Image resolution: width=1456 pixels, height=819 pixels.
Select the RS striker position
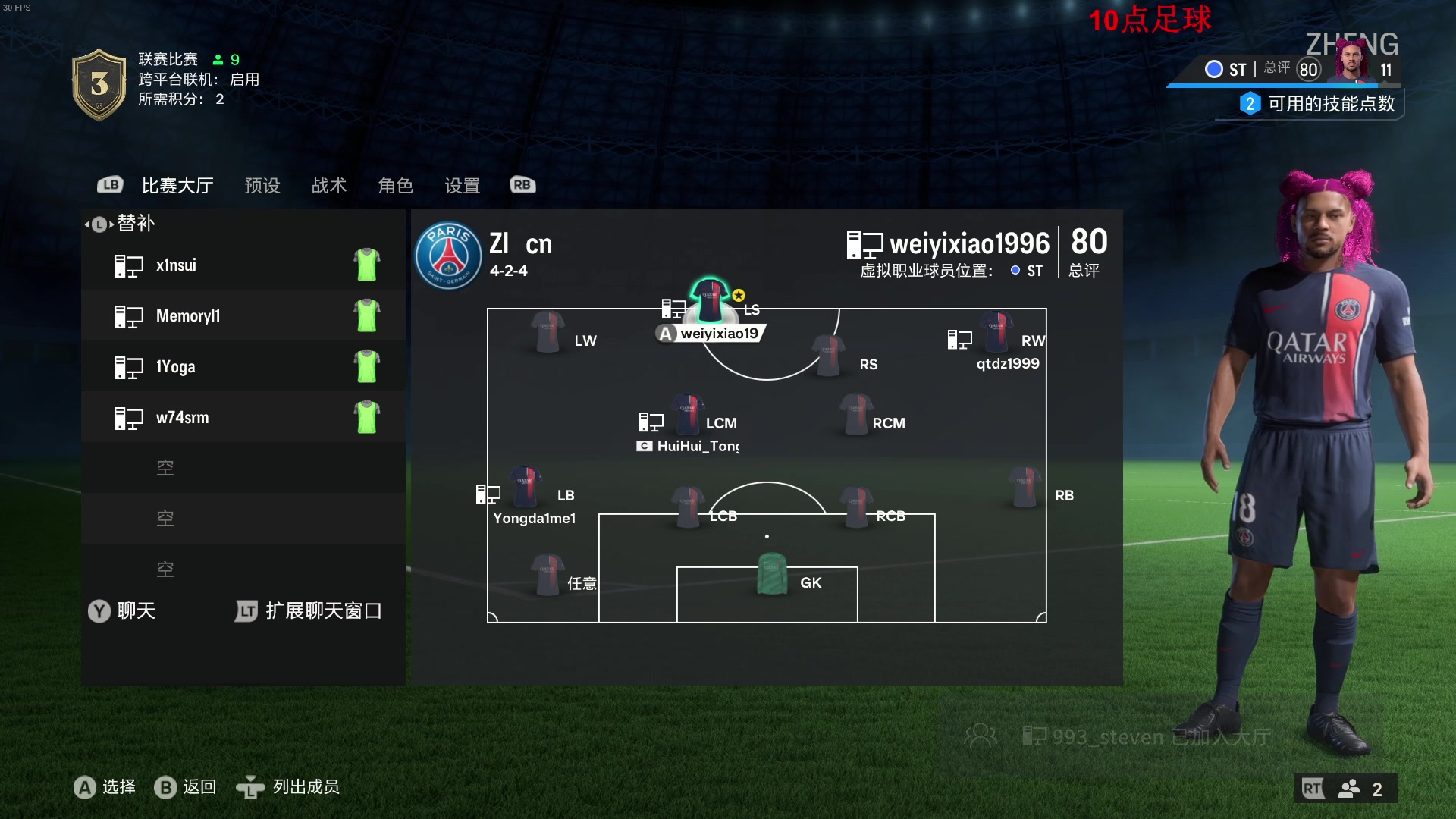pyautogui.click(x=829, y=356)
